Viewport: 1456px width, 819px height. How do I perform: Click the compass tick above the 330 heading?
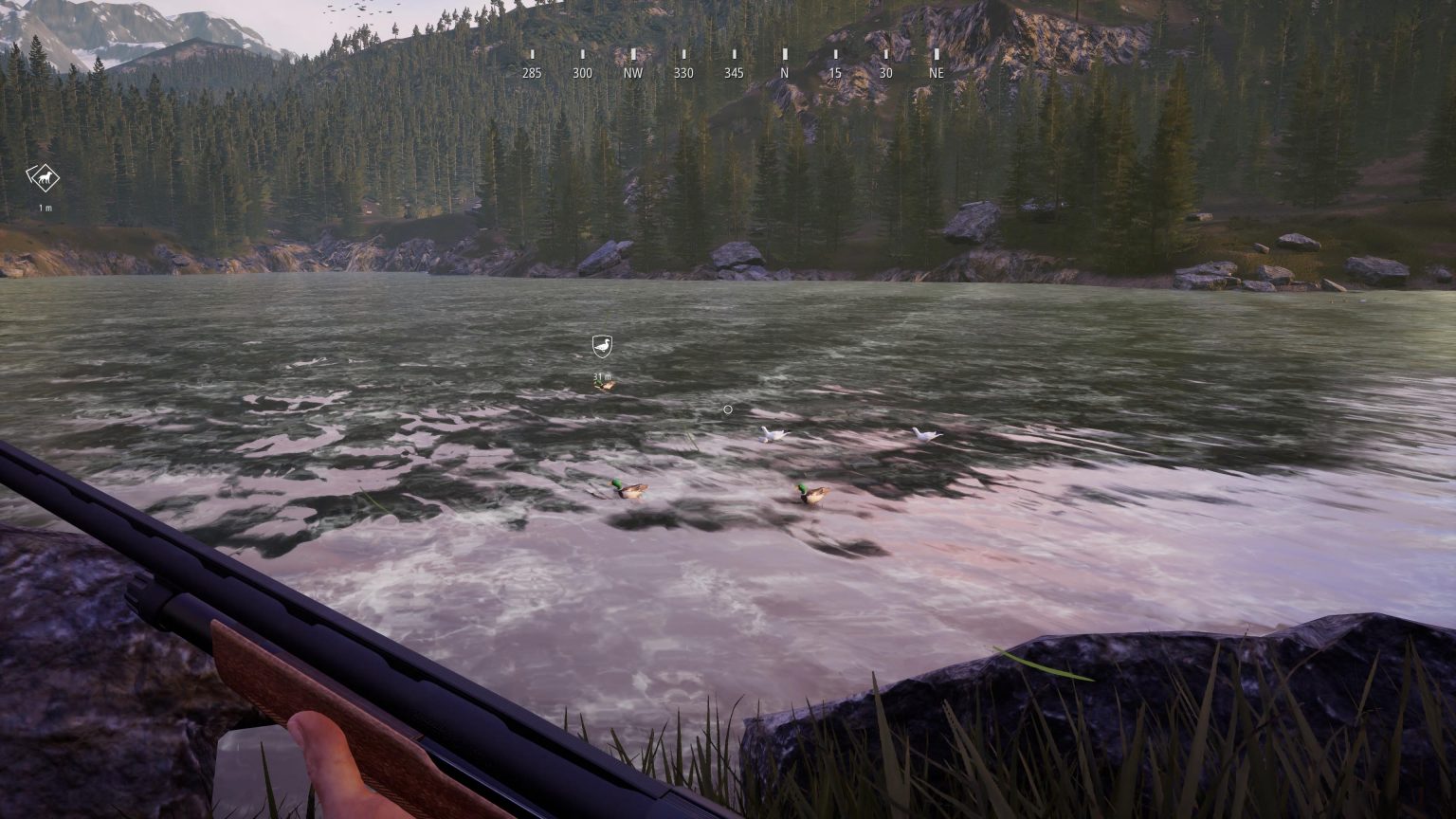coord(682,55)
